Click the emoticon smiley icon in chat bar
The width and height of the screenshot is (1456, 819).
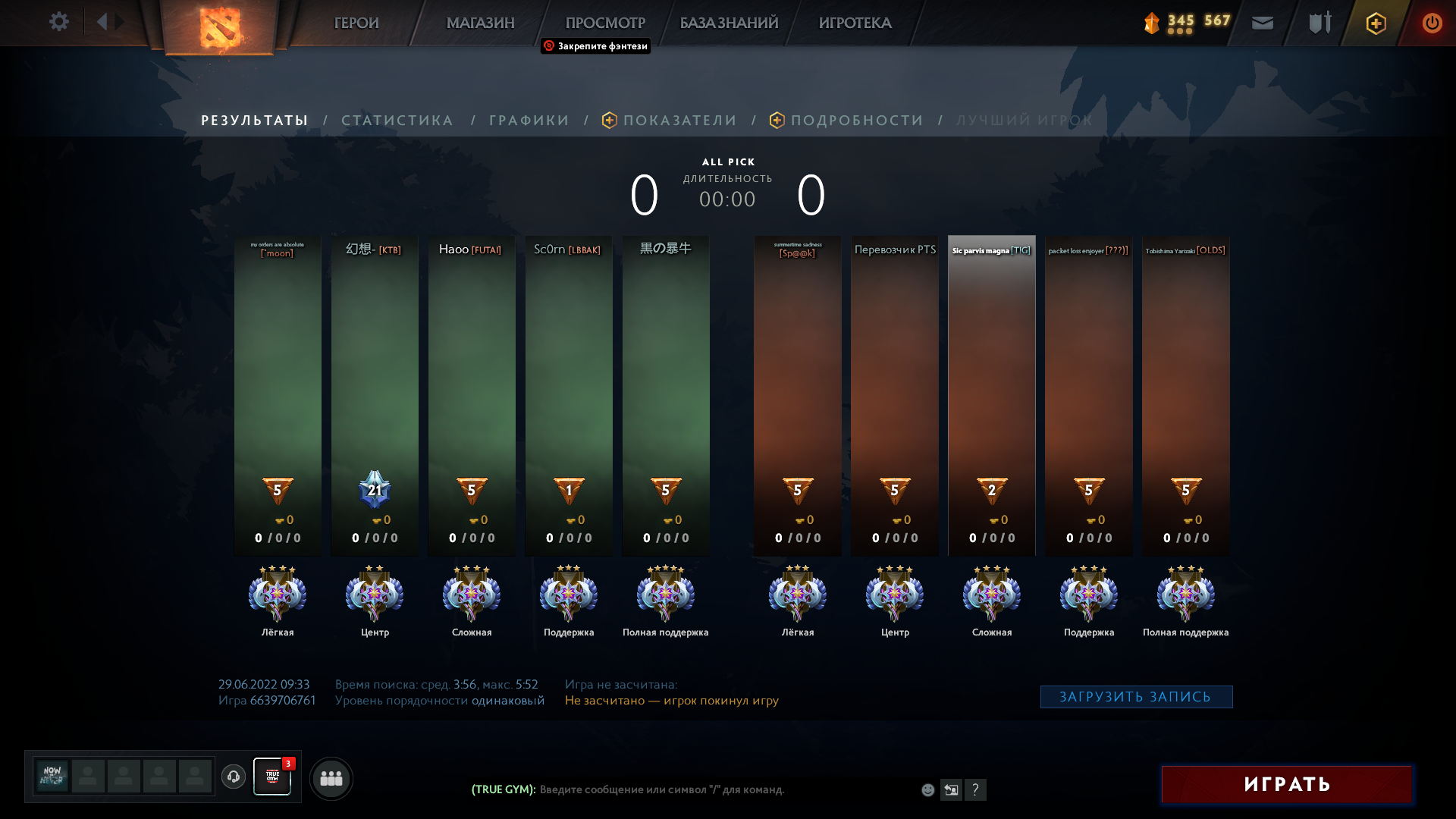point(927,789)
